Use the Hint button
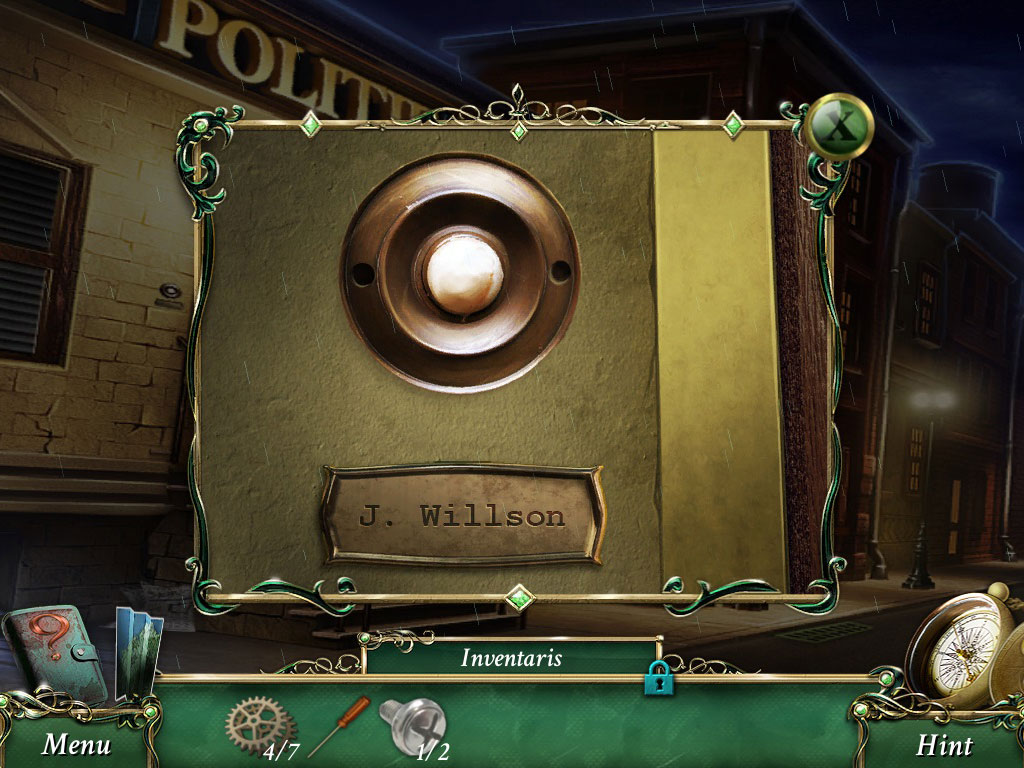This screenshot has width=1024, height=768. pyautogui.click(x=944, y=745)
